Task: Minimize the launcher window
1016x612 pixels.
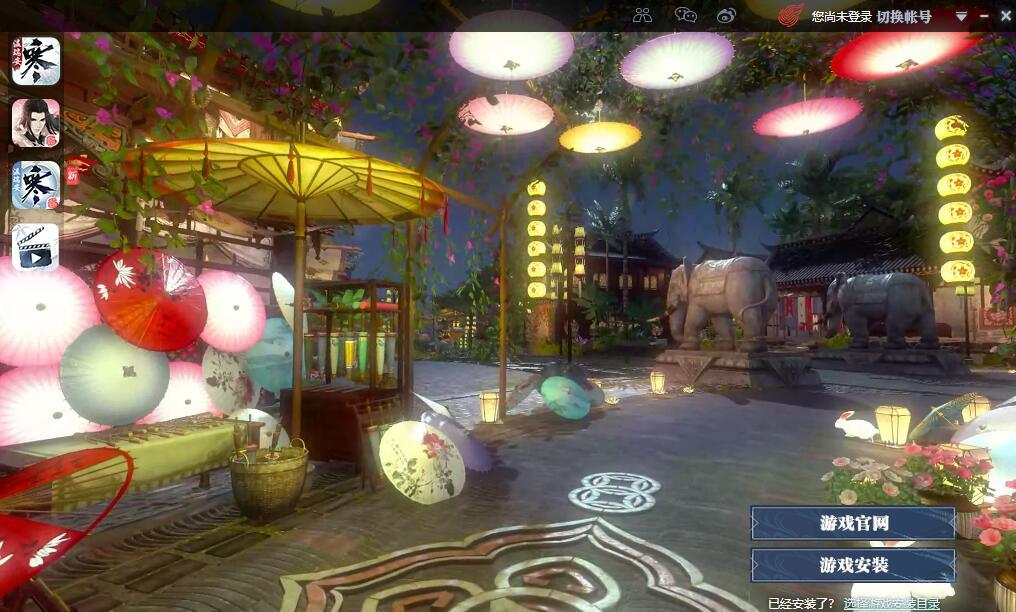Action: [983, 16]
